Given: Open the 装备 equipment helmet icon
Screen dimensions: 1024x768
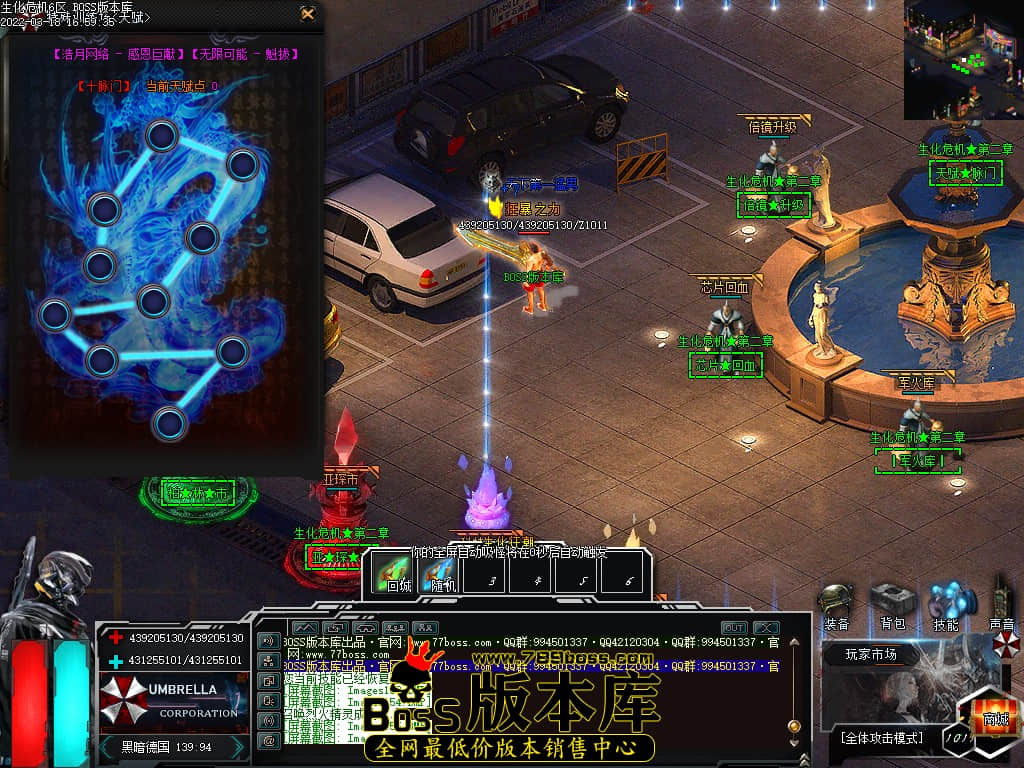Looking at the screenshot, I should click(x=836, y=603).
